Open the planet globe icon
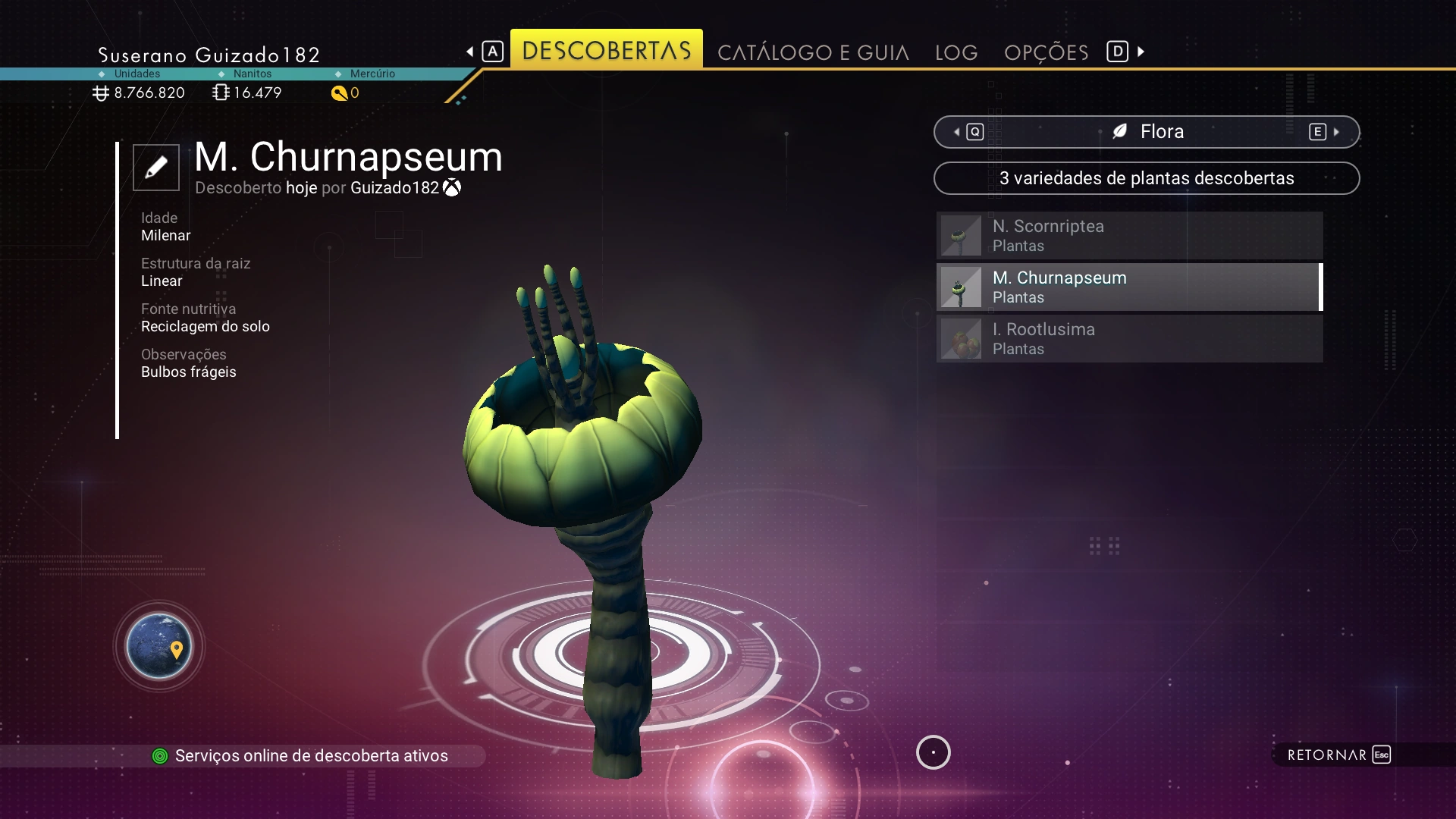Screen dimensions: 1456x819 (159, 646)
